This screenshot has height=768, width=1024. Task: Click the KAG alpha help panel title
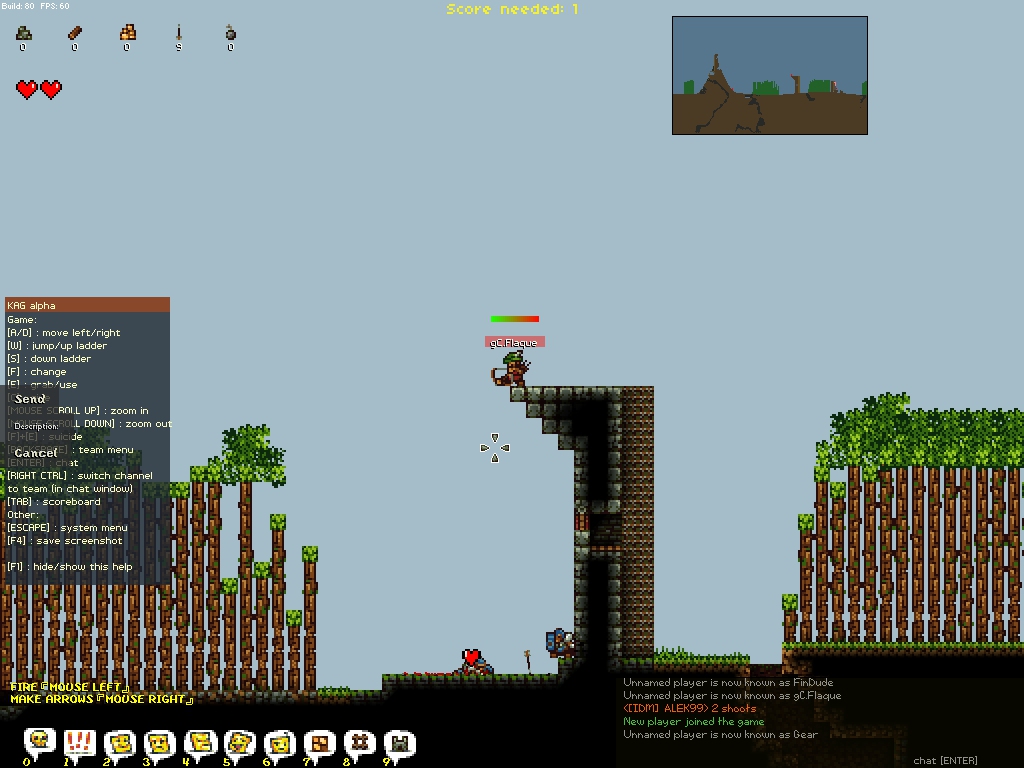(x=87, y=305)
